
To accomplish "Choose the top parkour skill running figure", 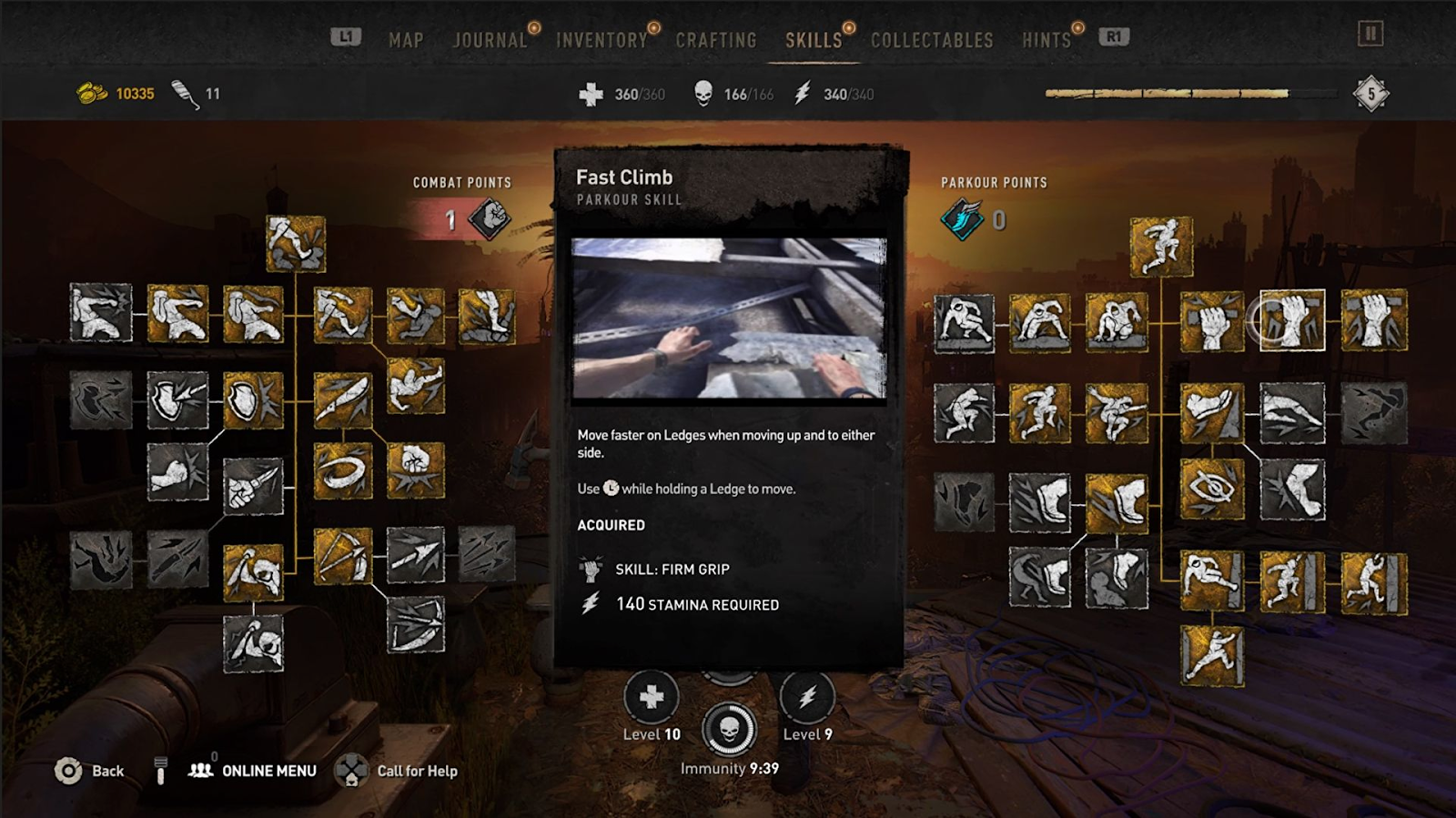I will coord(1161,246).
